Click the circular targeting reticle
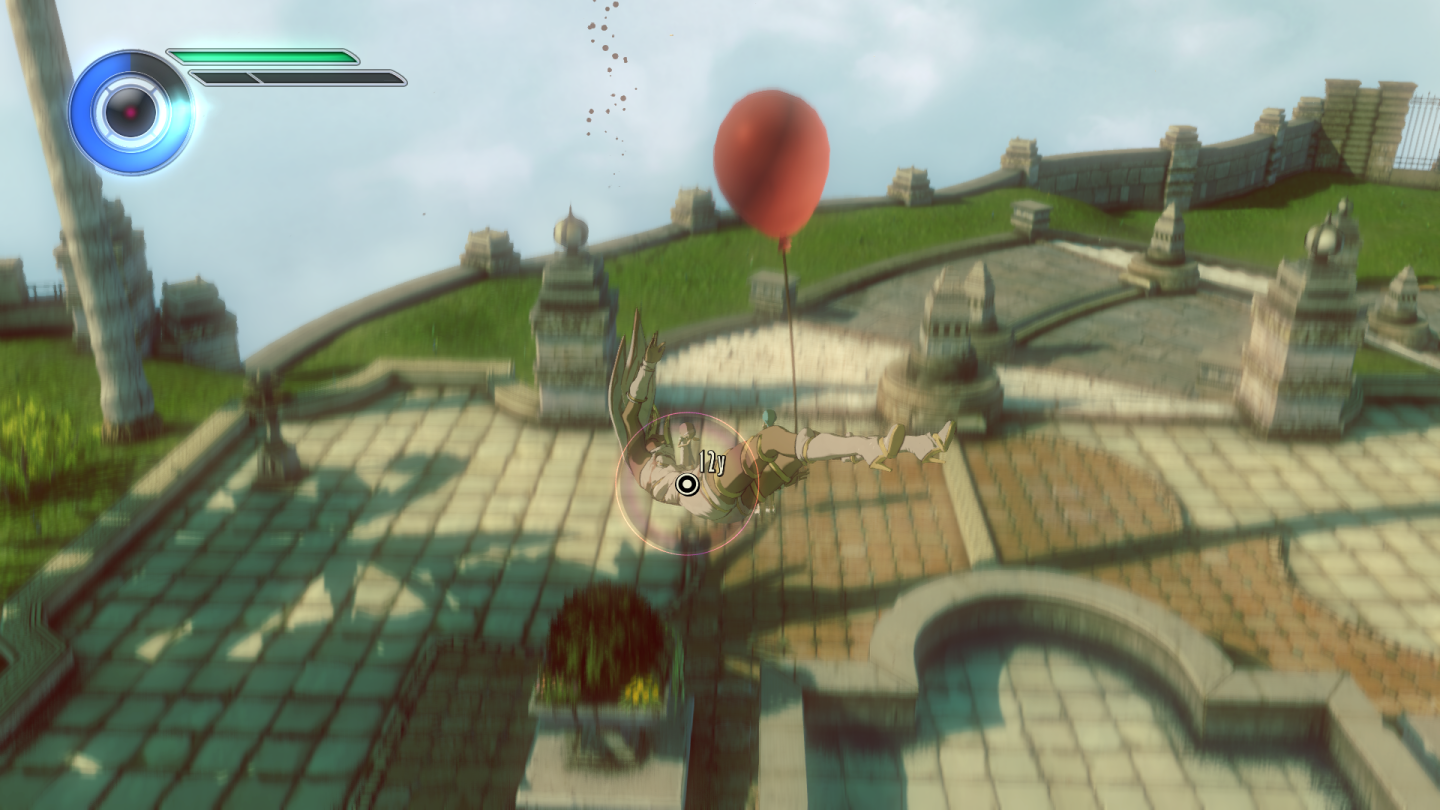1440x810 pixels. pos(690,480)
